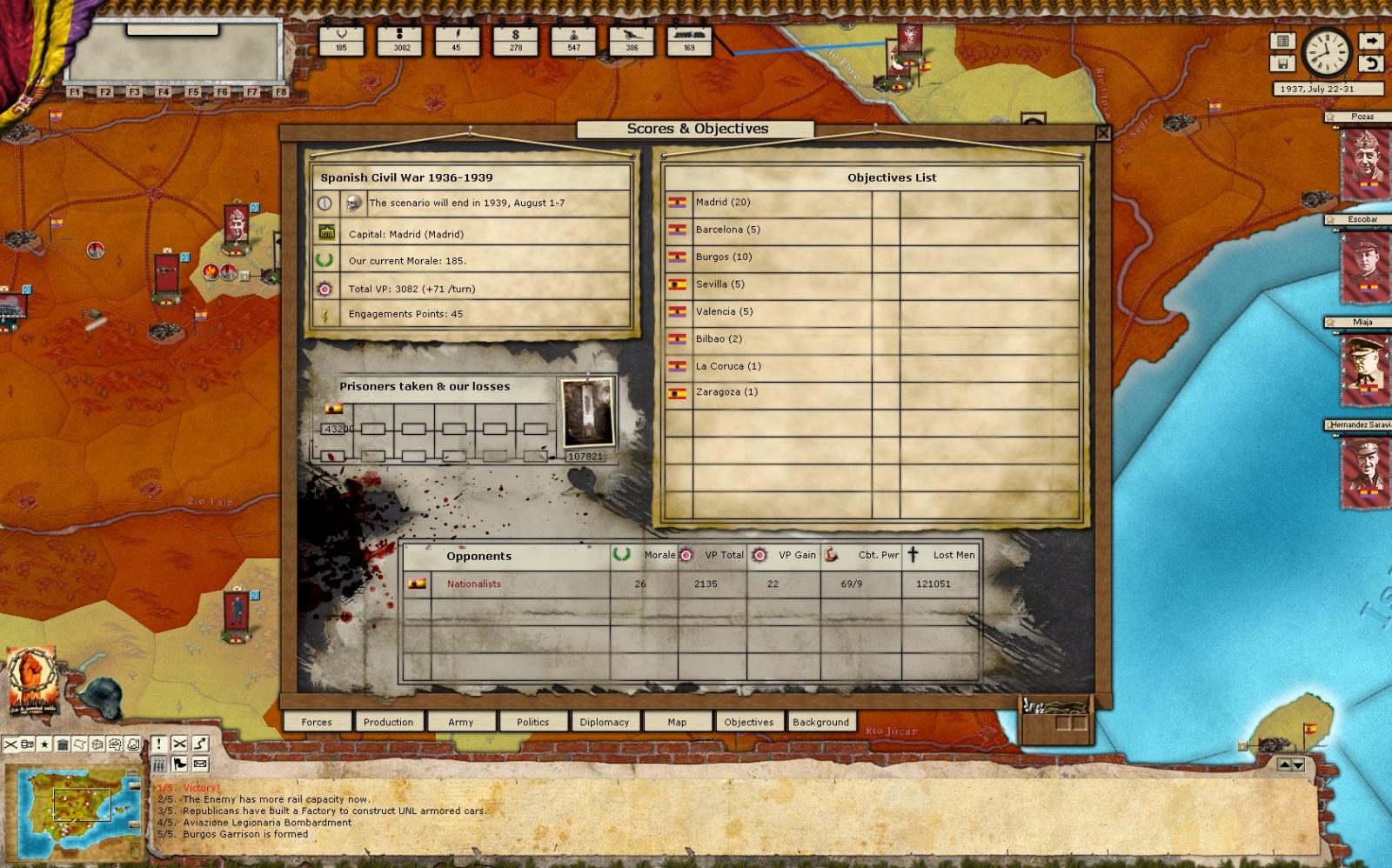Select Madrid in the Objectives List
The width and height of the screenshot is (1392, 868).
click(x=723, y=202)
